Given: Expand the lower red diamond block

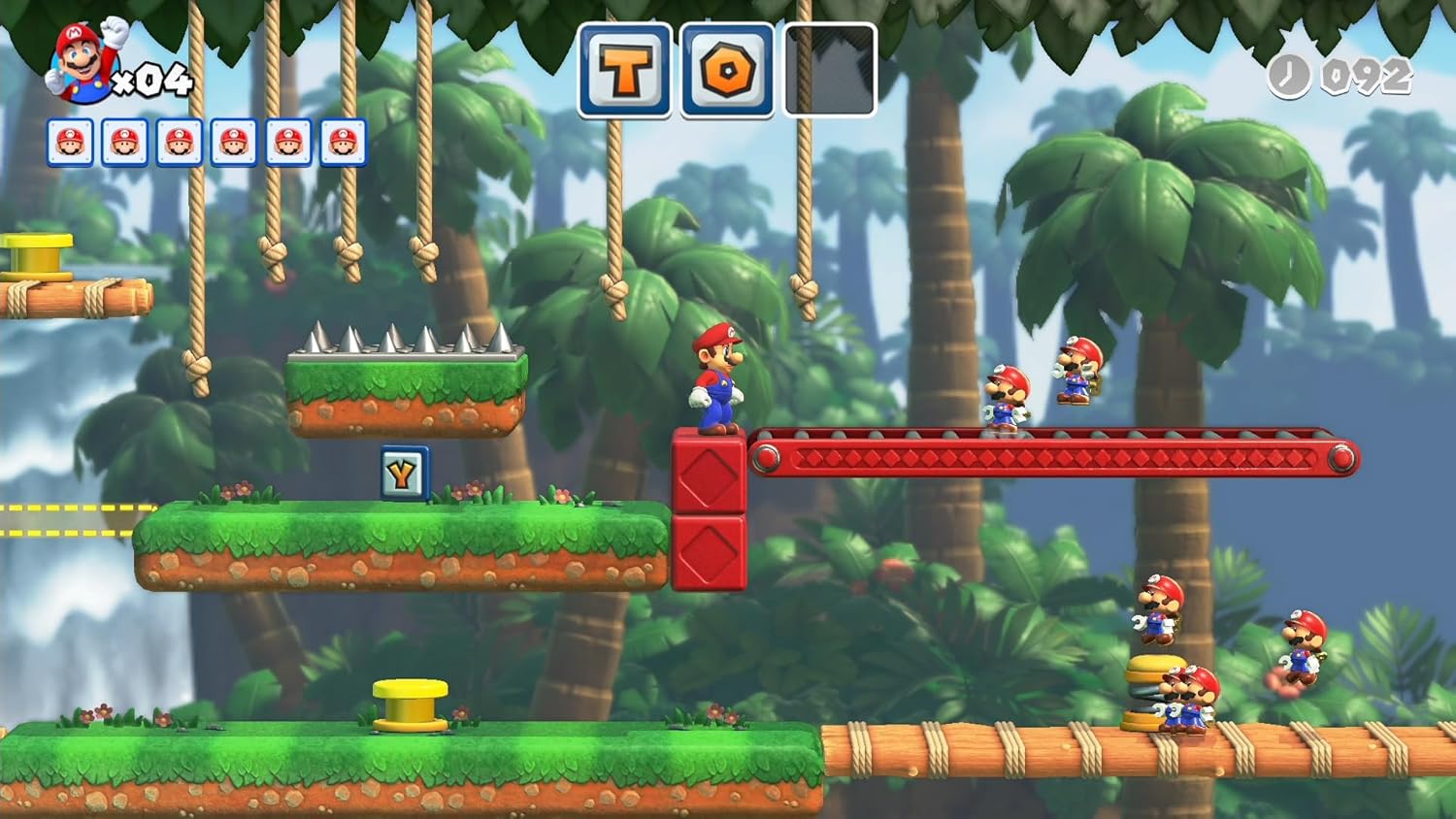Looking at the screenshot, I should 708,555.
